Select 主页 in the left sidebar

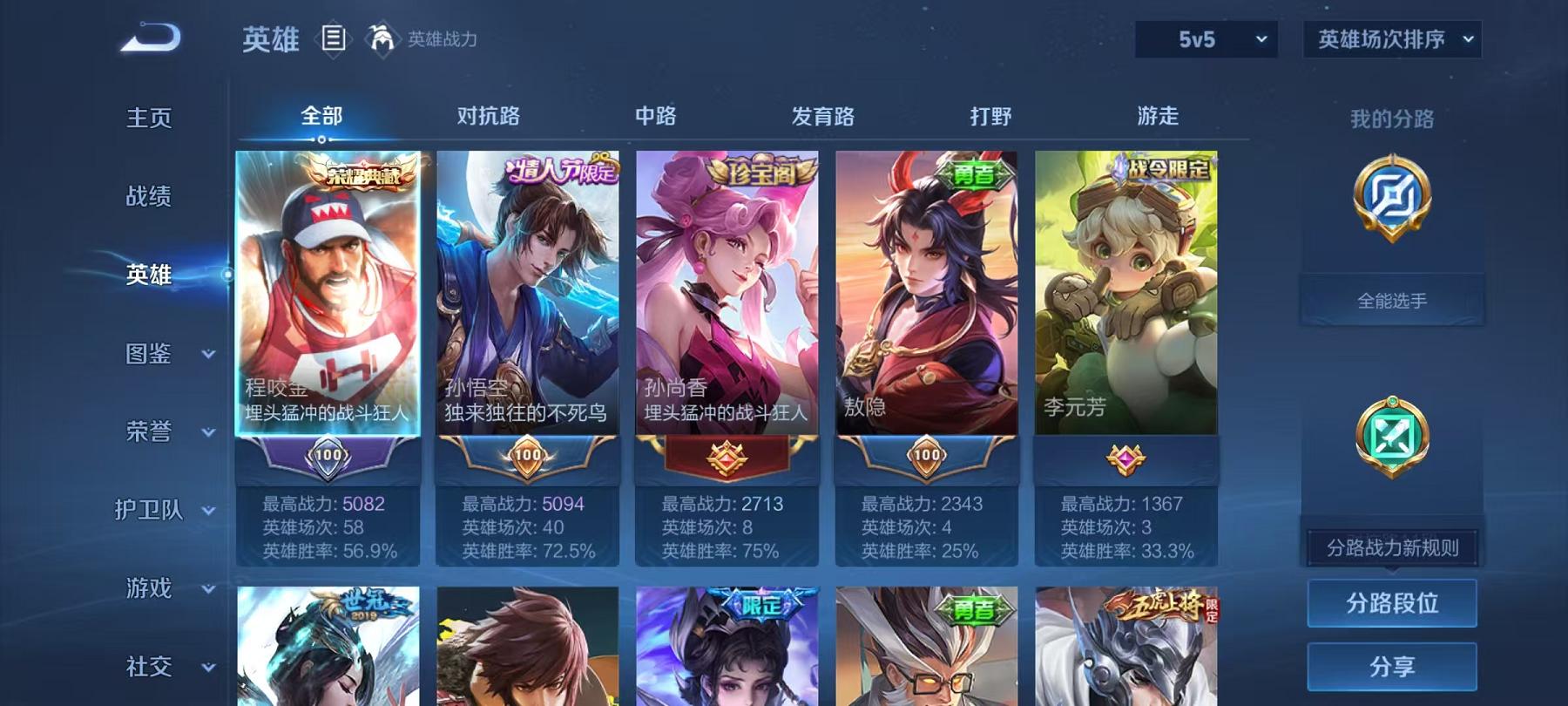[146, 116]
